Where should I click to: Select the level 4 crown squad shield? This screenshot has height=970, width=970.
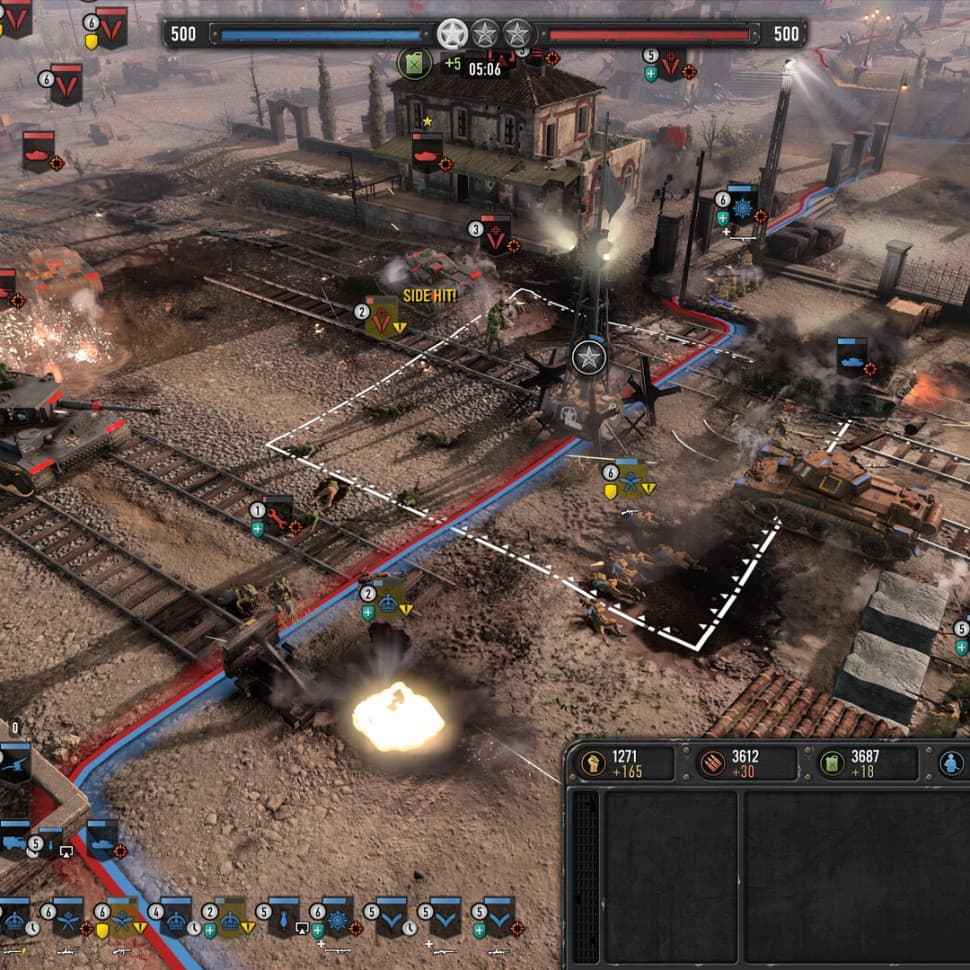176,915
